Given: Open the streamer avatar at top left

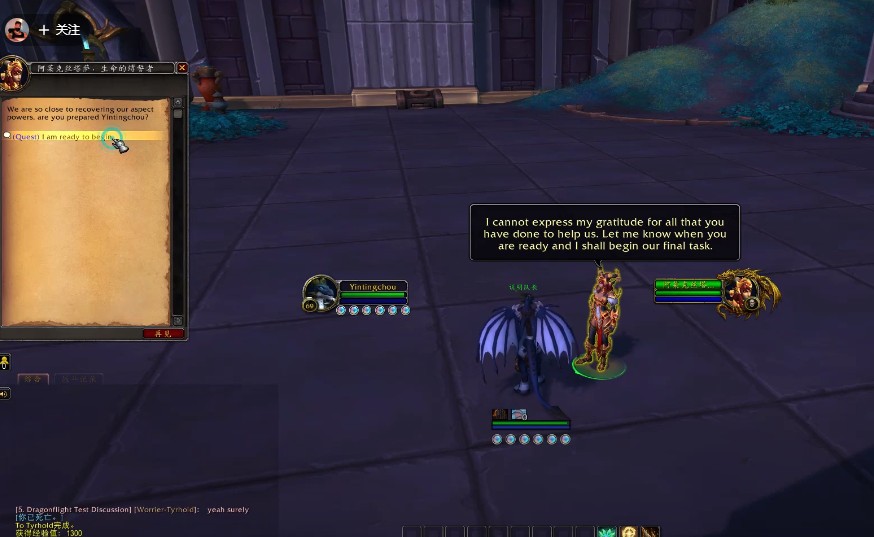Looking at the screenshot, I should coord(17,30).
